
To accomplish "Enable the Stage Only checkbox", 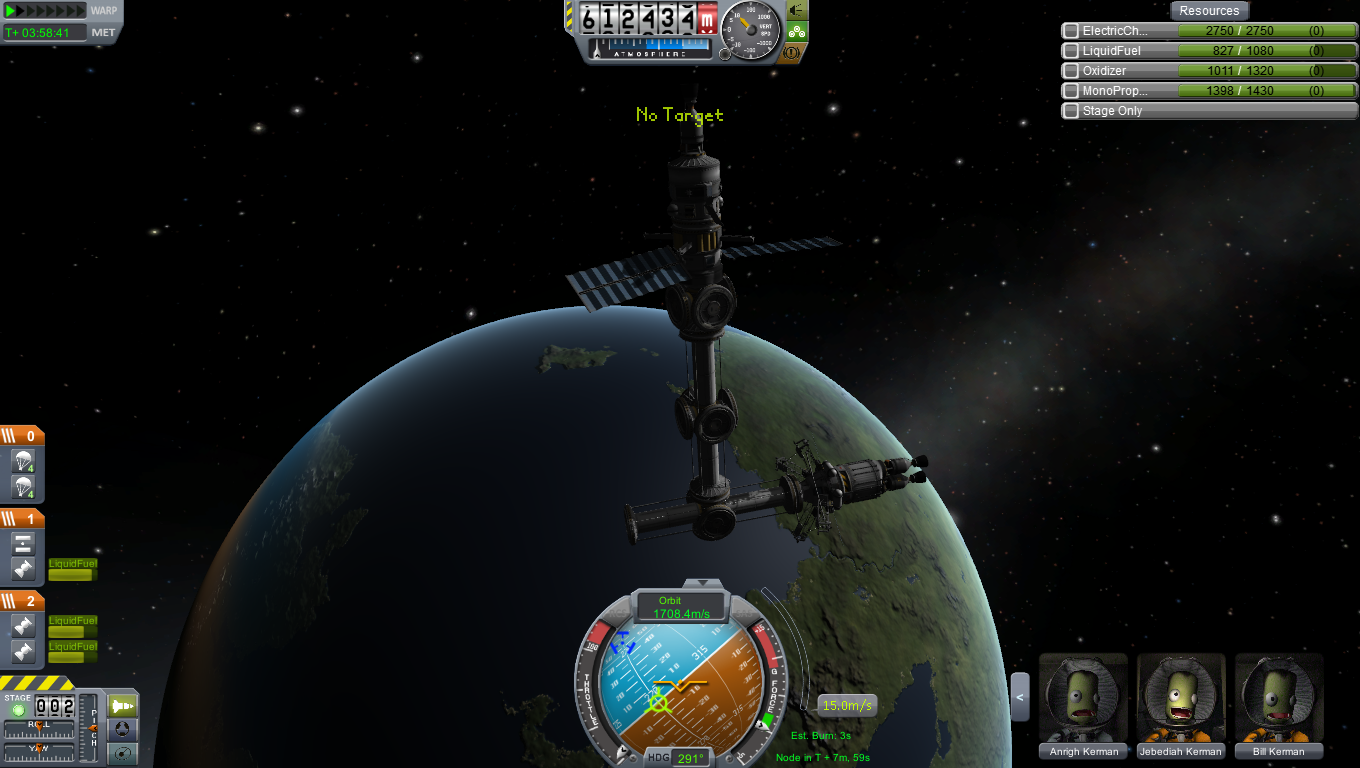I will pyautogui.click(x=1071, y=111).
